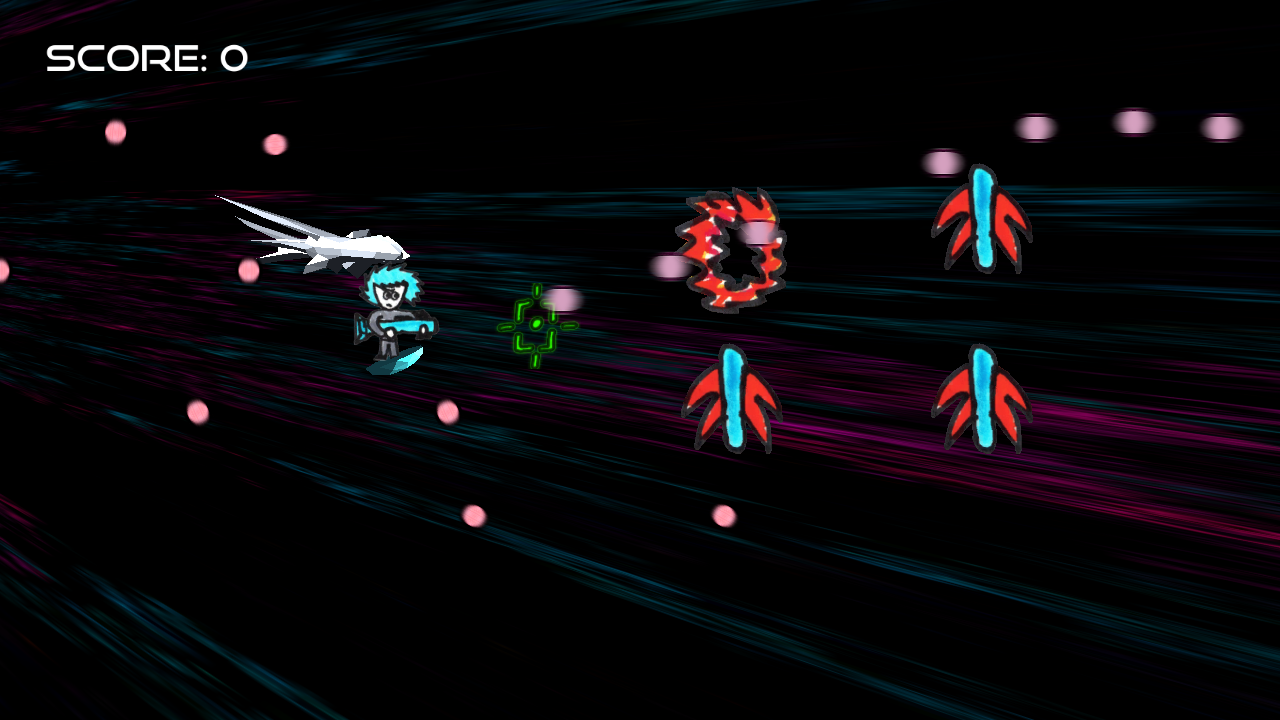This screenshot has height=720, width=1280.
Task: Click the SCORE: 0 display
Action: coord(146,59)
